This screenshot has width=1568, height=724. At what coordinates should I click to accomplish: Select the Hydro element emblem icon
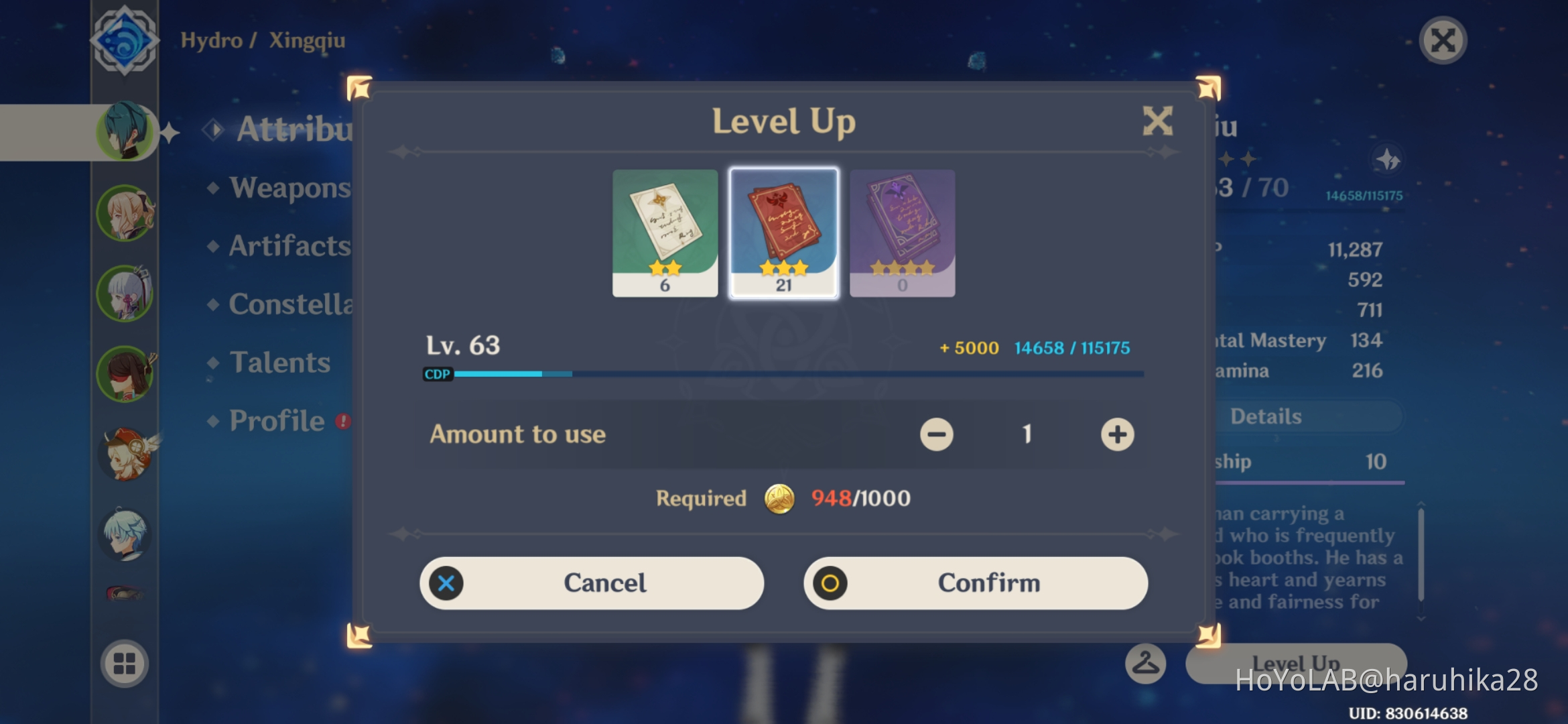point(124,40)
